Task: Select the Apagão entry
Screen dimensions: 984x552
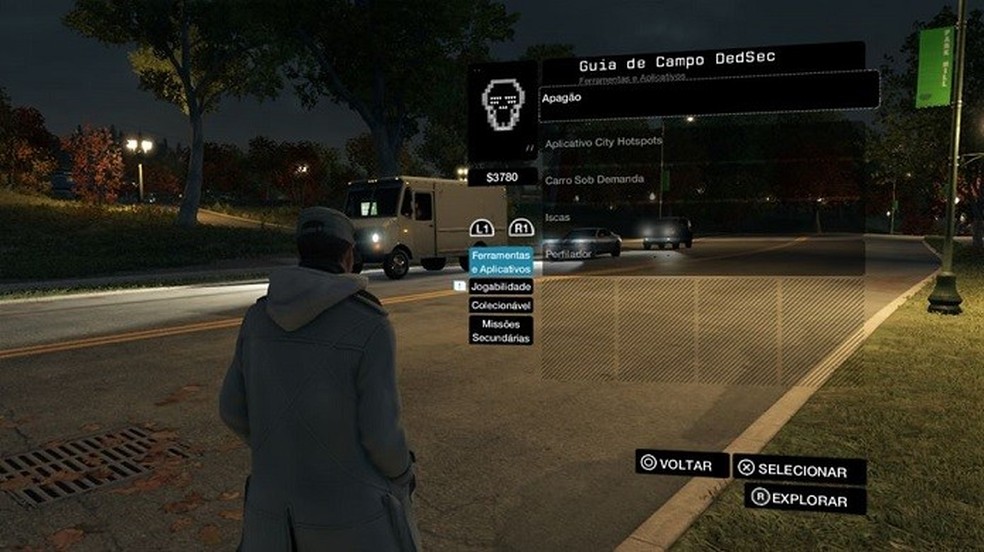Action: click(x=708, y=98)
